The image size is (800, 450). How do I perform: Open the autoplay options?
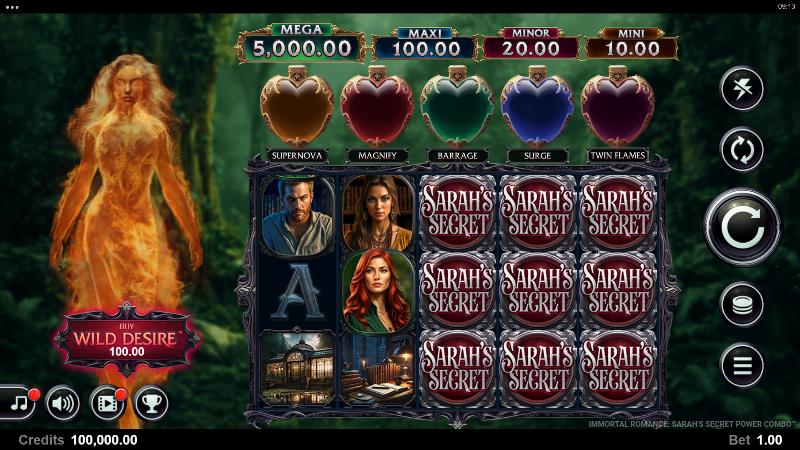[742, 150]
